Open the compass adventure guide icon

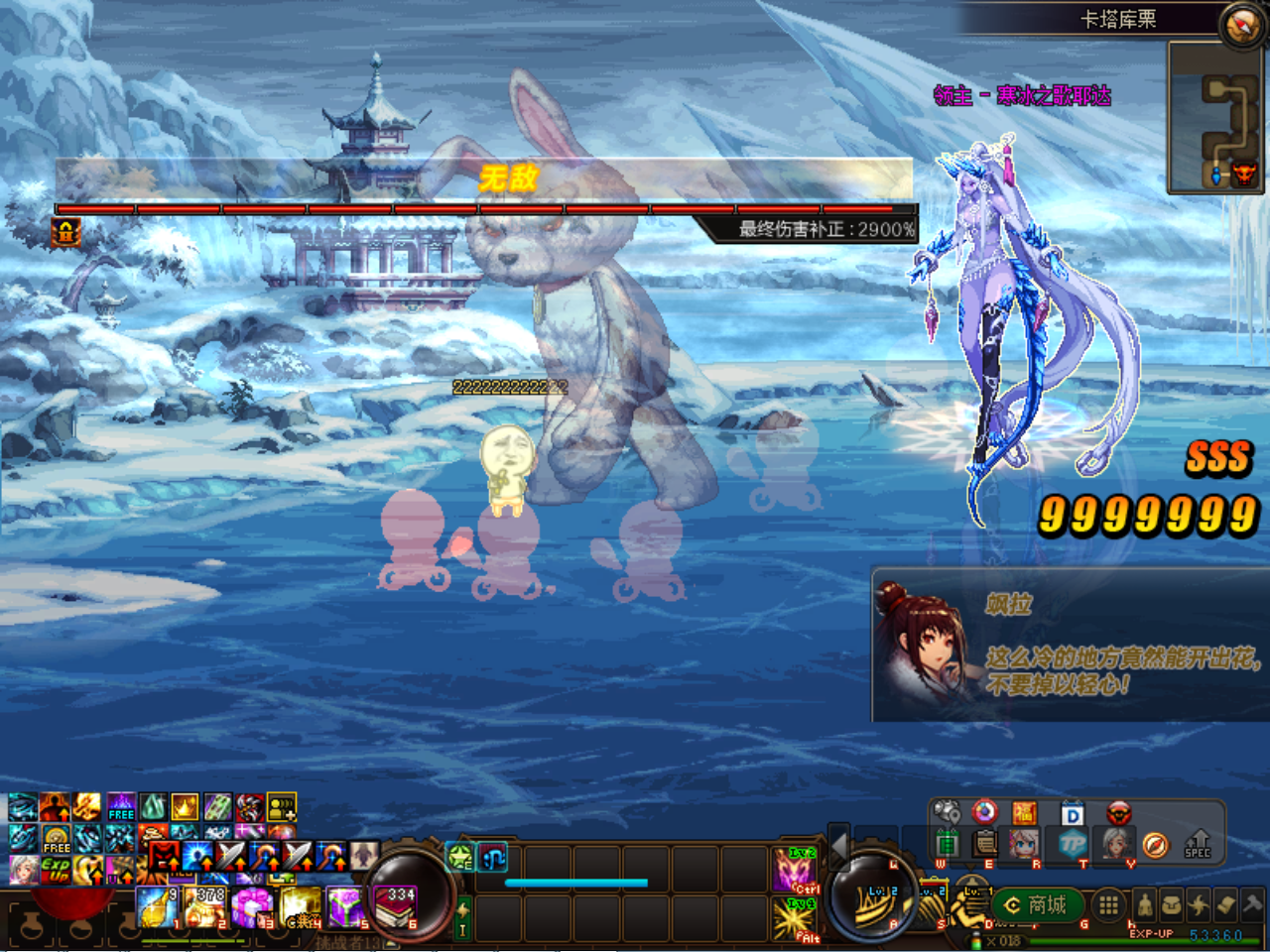point(1156,846)
